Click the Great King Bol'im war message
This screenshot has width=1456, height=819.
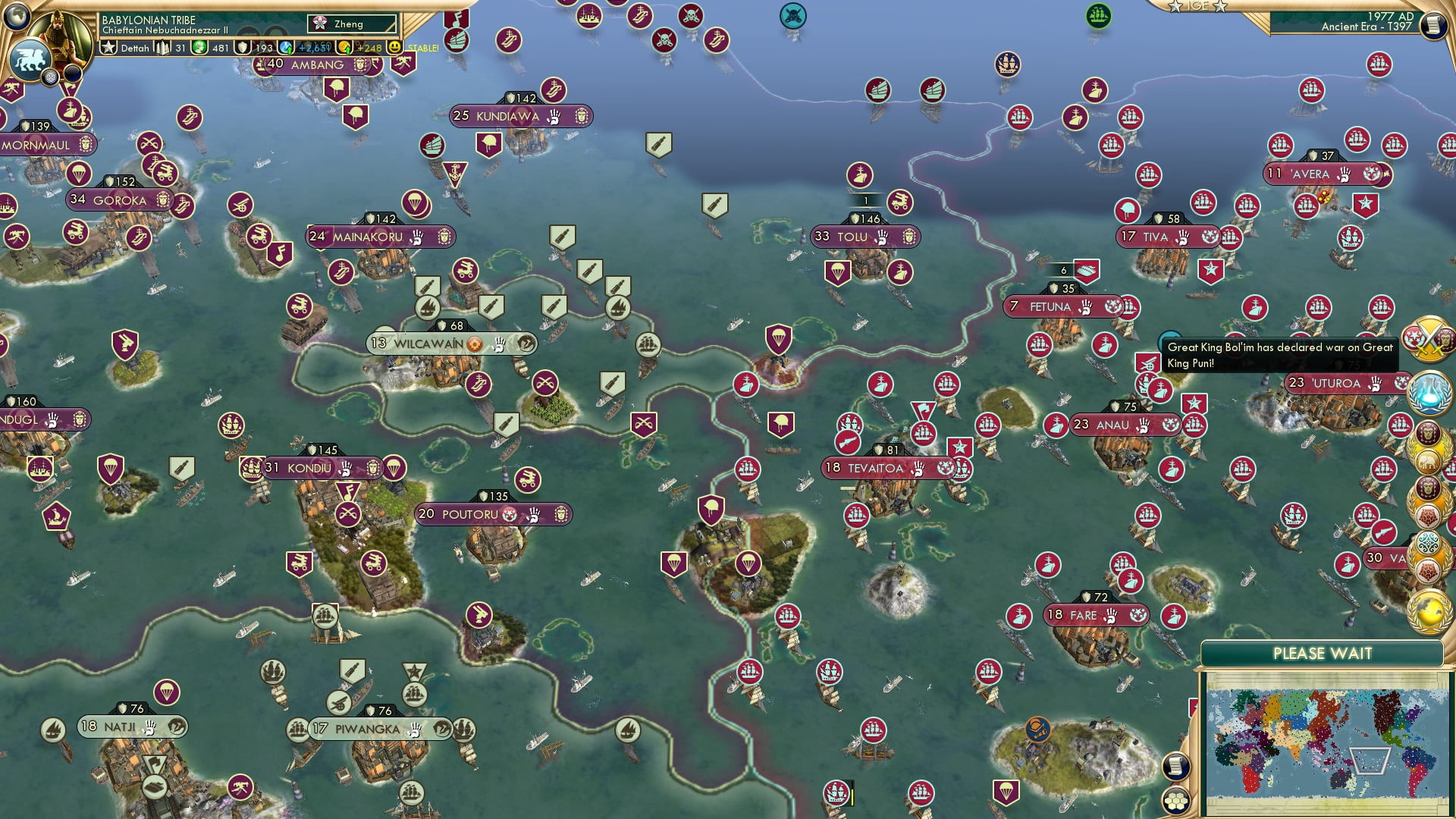pyautogui.click(x=1282, y=355)
